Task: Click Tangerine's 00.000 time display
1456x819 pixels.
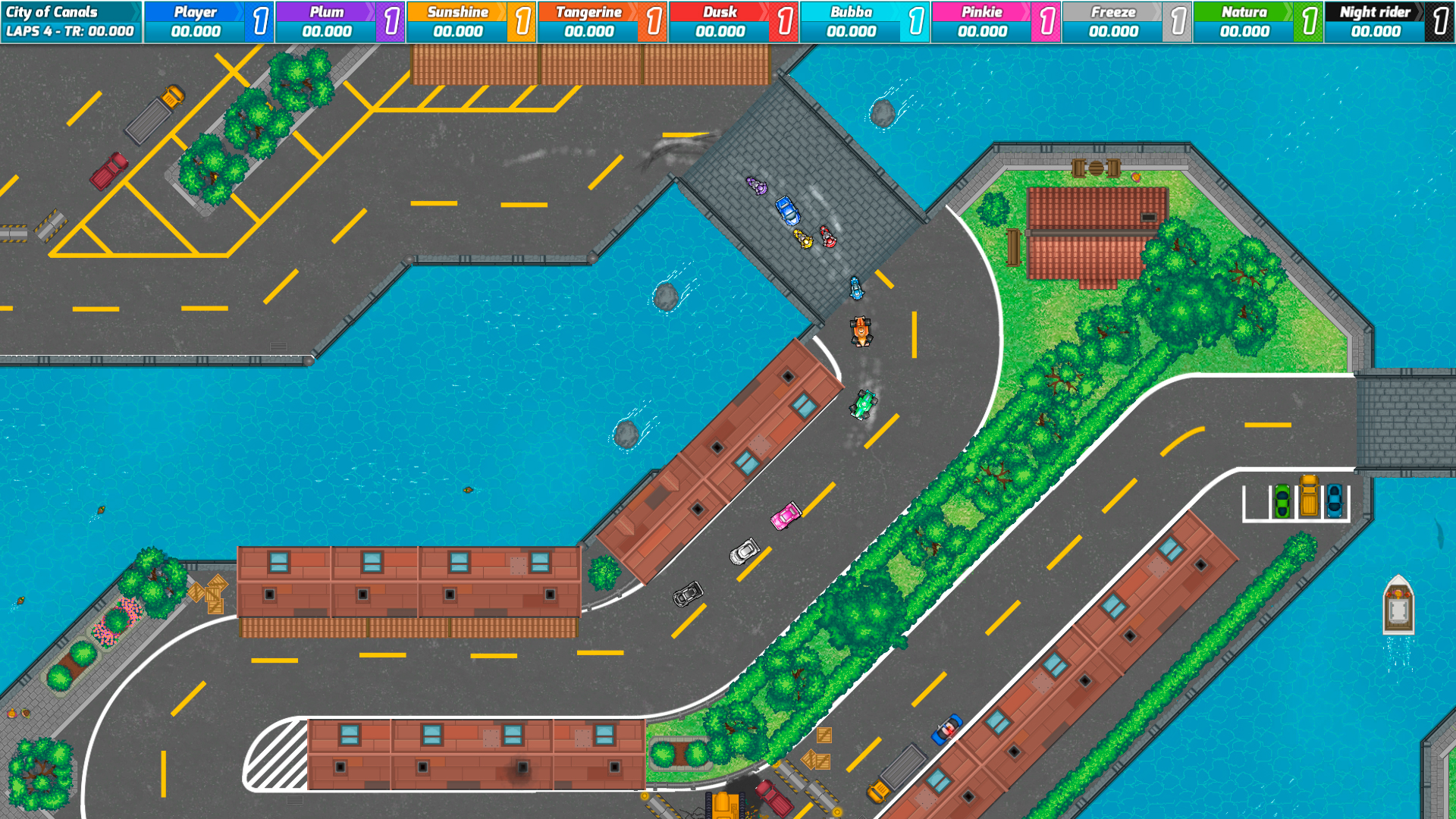Action: click(x=589, y=32)
